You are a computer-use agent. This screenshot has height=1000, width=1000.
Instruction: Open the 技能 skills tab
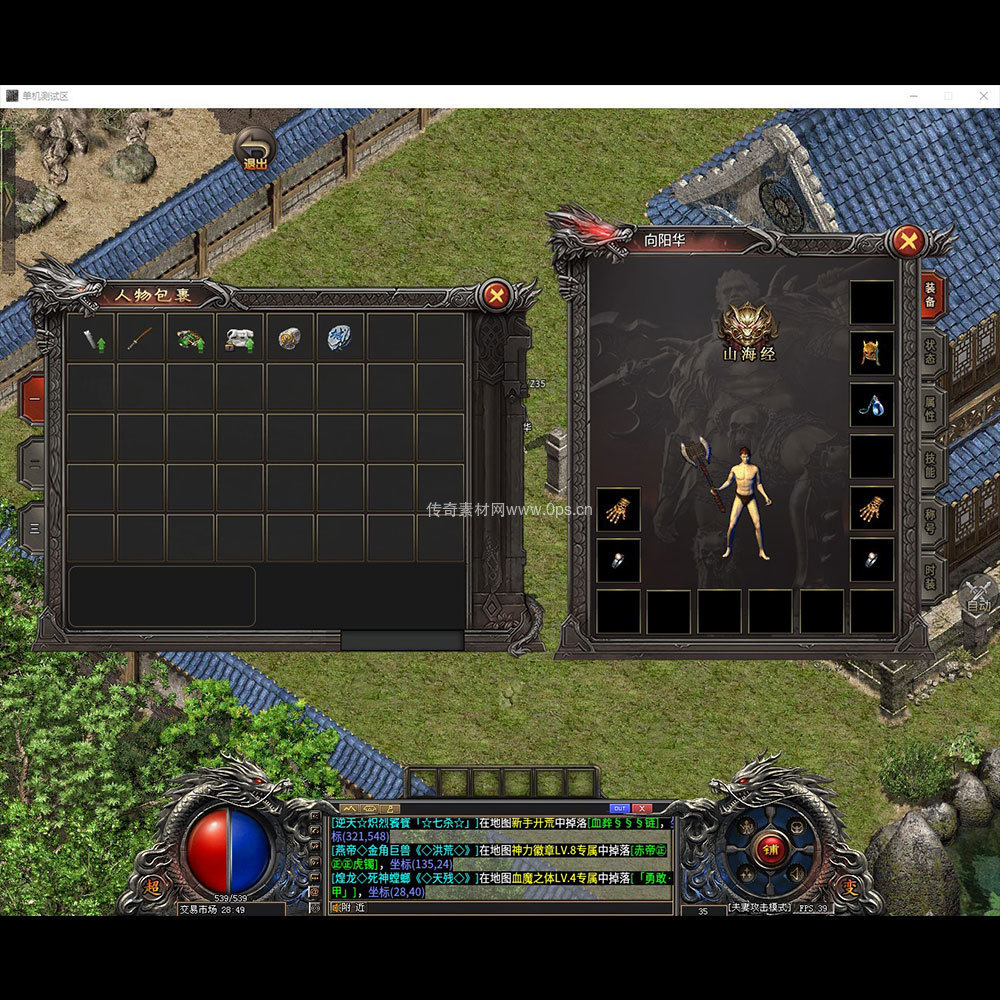[x=931, y=464]
